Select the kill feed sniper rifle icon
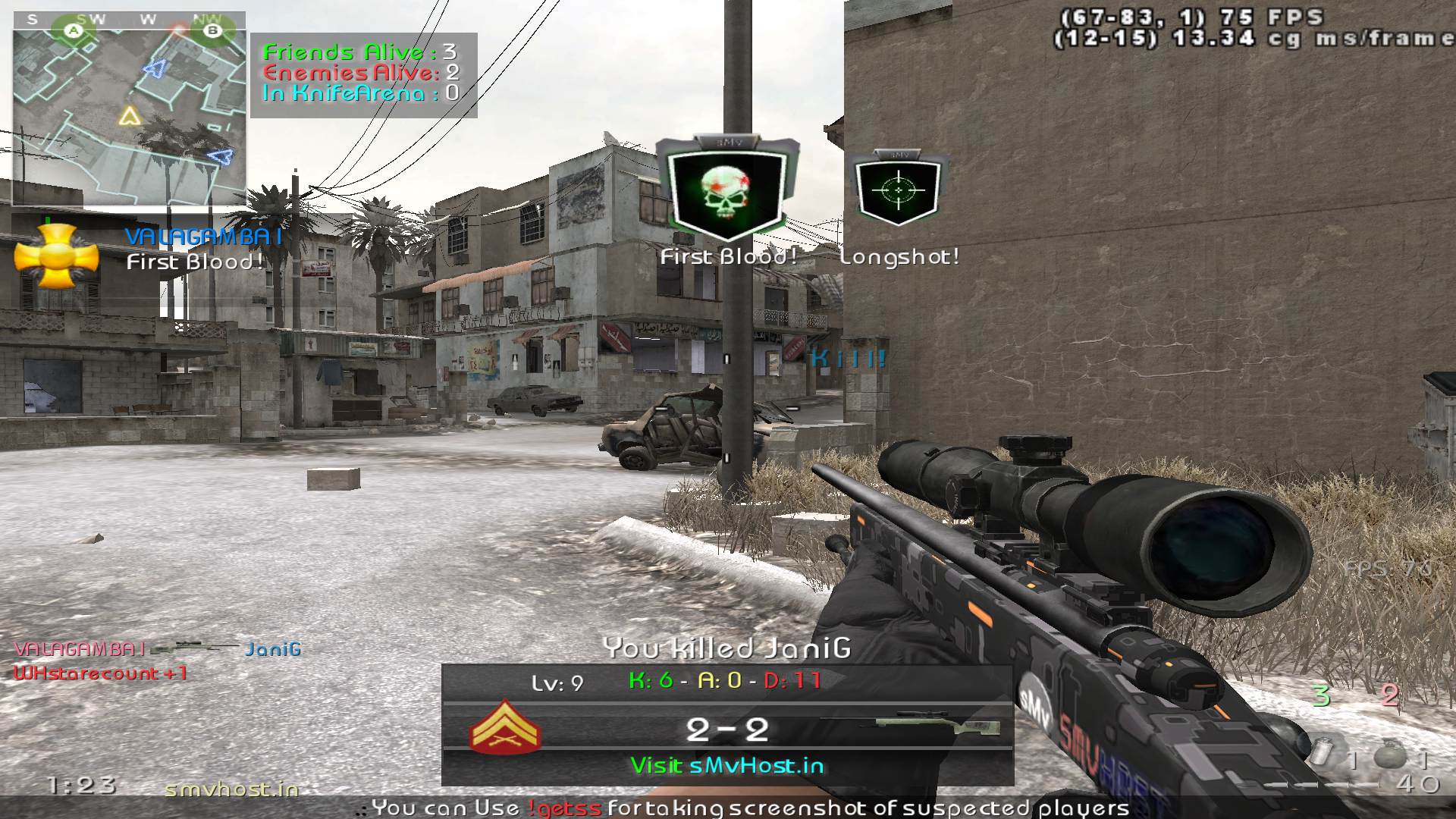Viewport: 1456px width, 819px height. coord(195,648)
